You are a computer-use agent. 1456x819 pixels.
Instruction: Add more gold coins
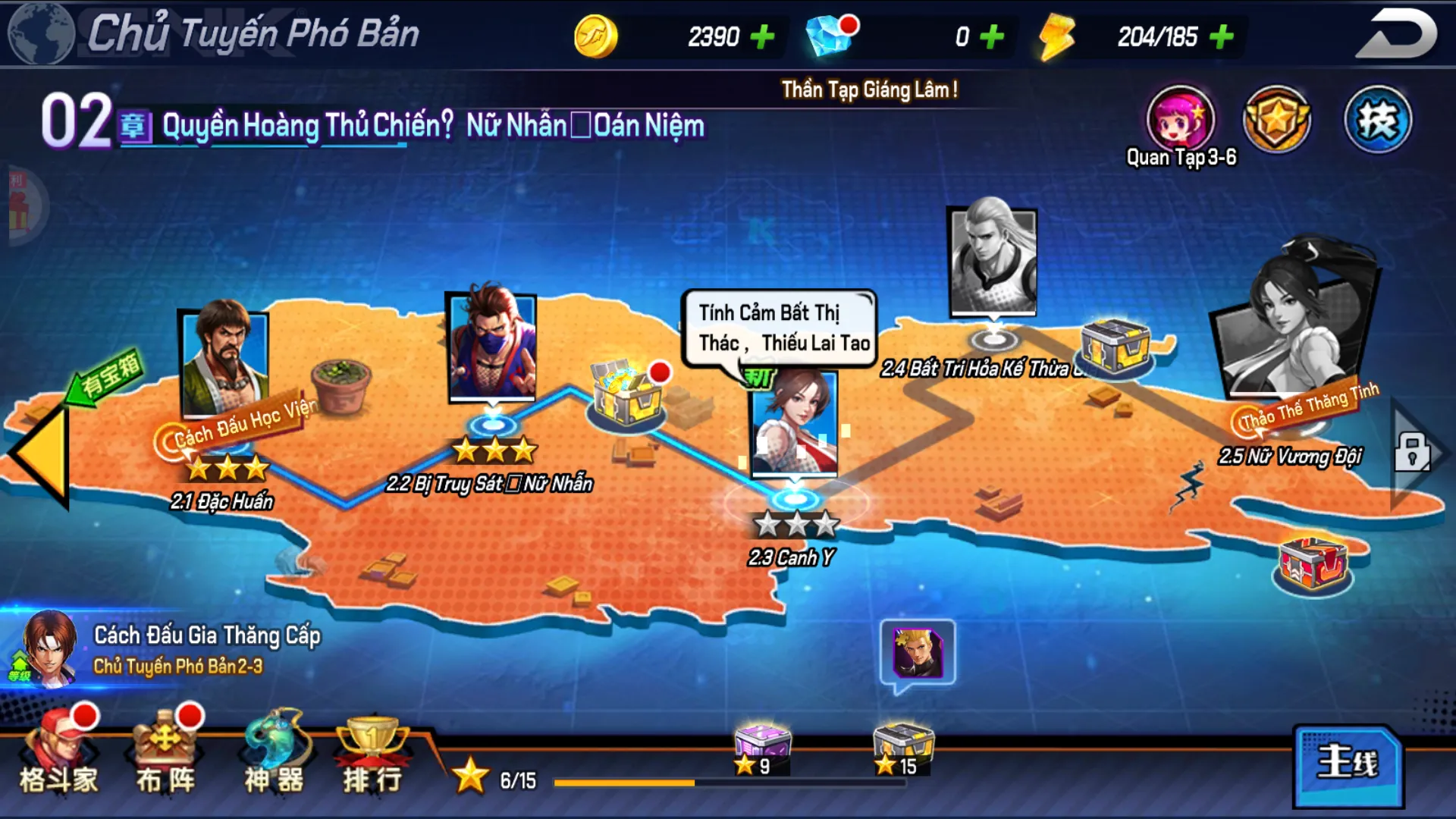pos(762,36)
